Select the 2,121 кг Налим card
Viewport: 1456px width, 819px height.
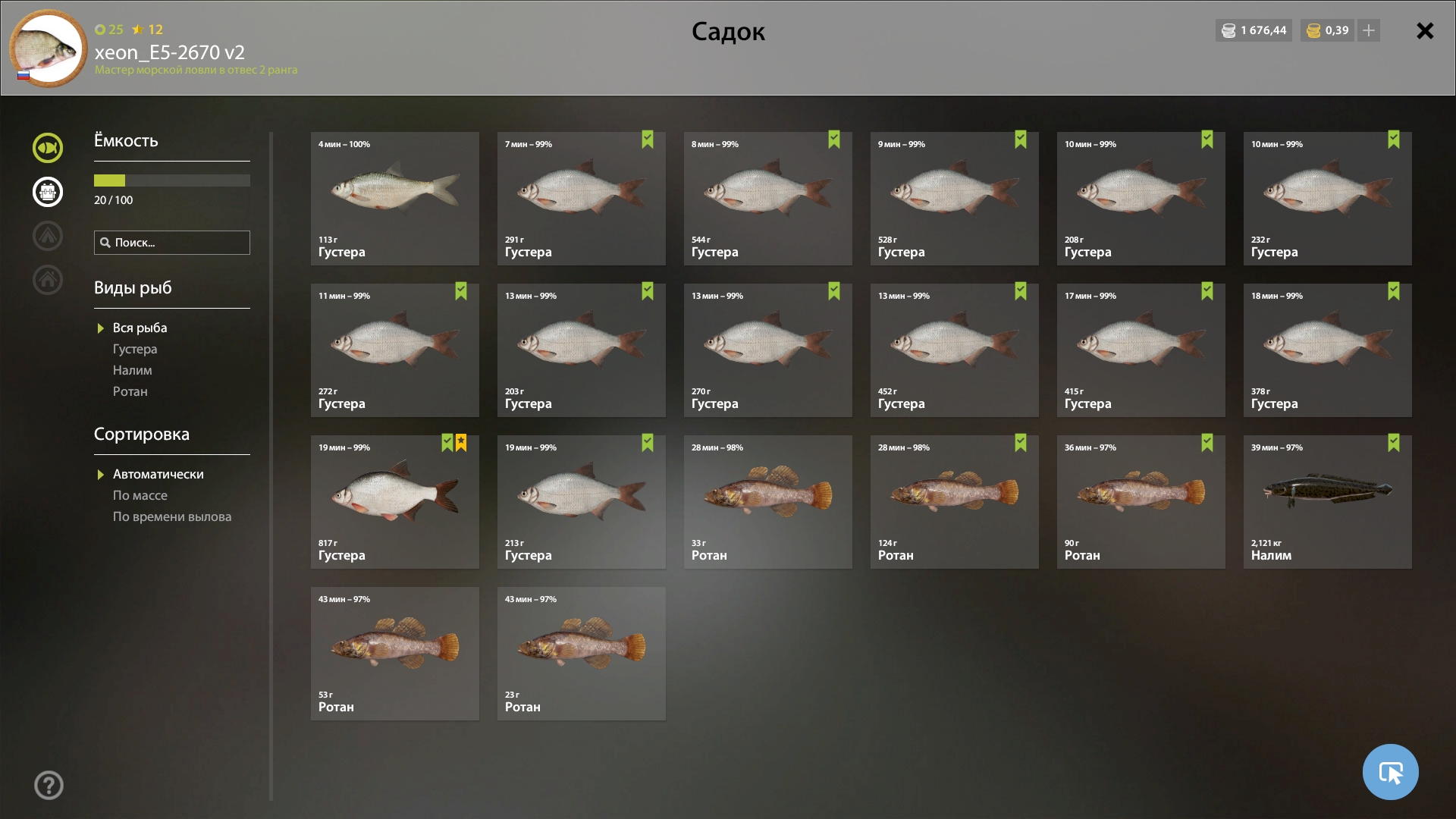pos(1327,501)
